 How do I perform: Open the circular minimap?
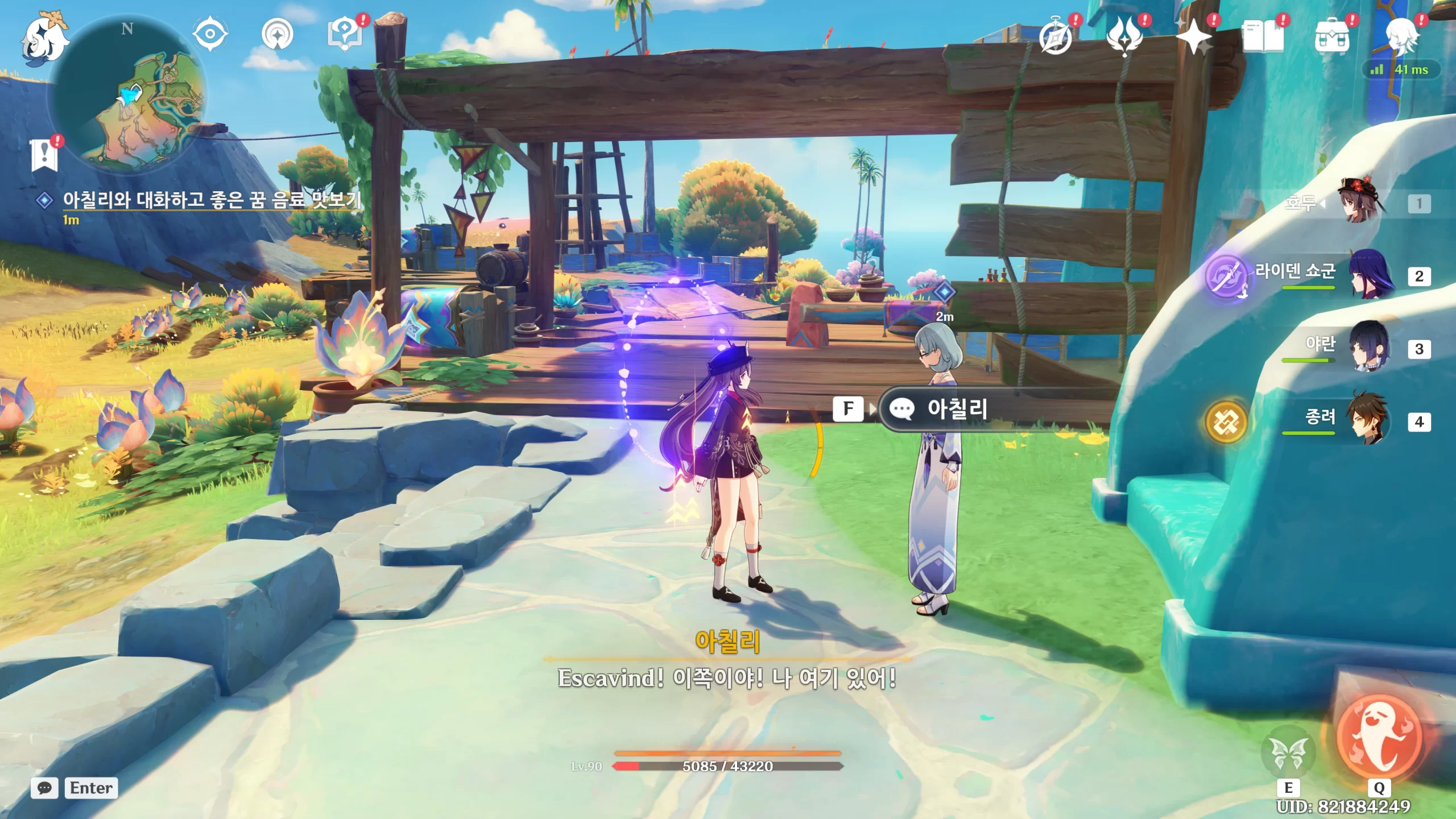point(129,94)
